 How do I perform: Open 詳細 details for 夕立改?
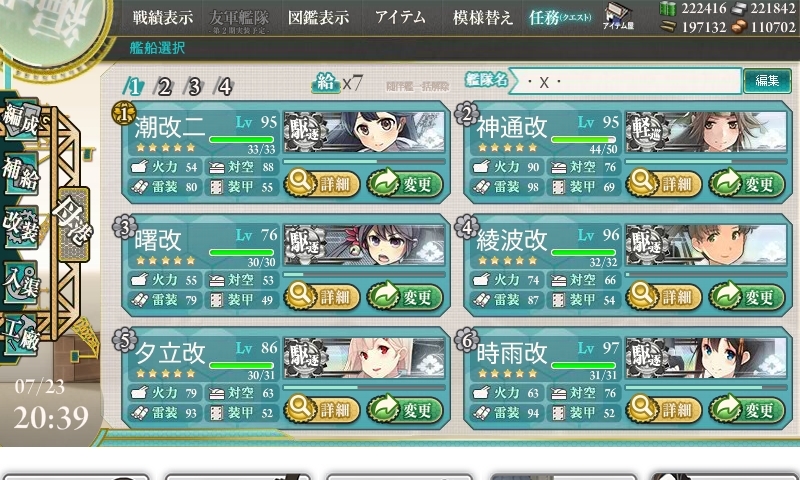tap(323, 409)
